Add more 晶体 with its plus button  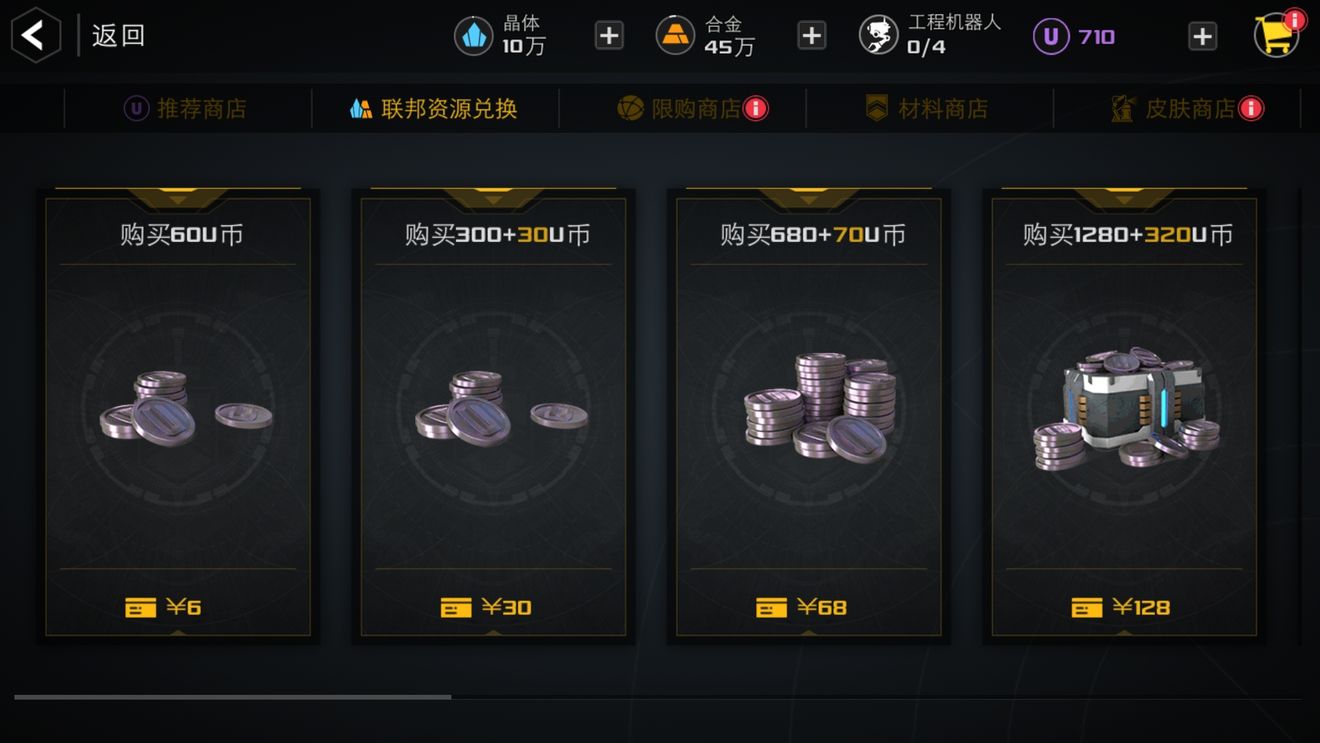pyautogui.click(x=609, y=36)
